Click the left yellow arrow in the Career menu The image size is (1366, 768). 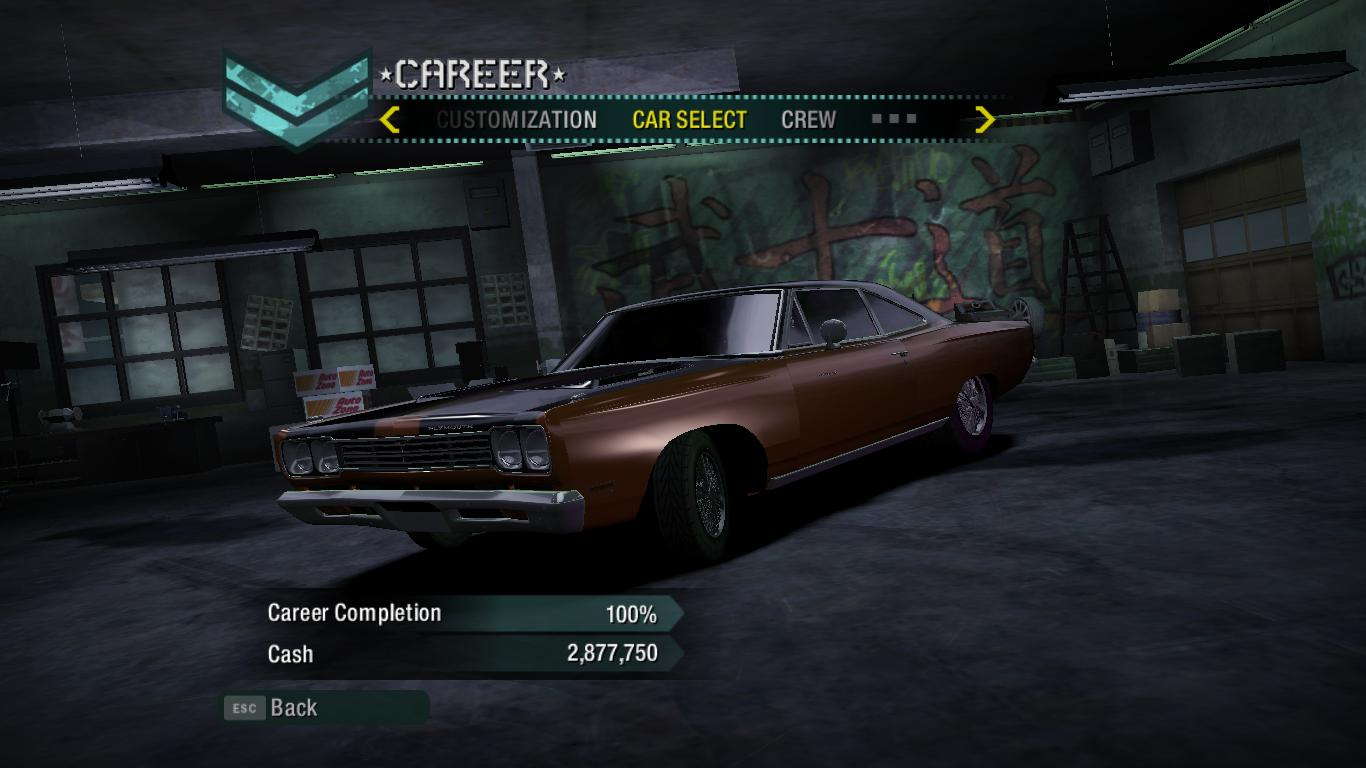click(x=390, y=120)
